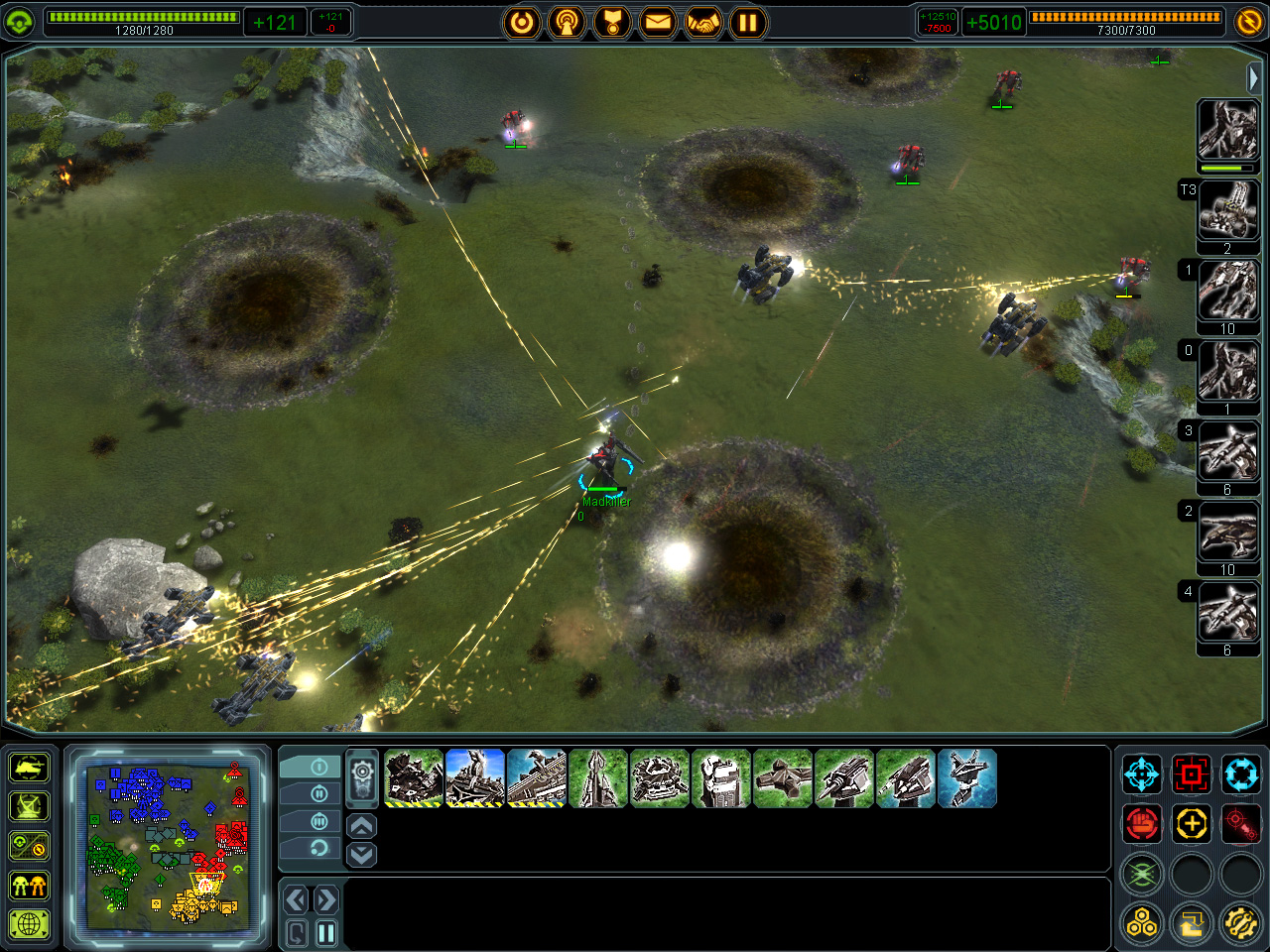Image resolution: width=1270 pixels, height=952 pixels.
Task: Select control group 3 aircraft thumbnail
Action: [x=1228, y=452]
